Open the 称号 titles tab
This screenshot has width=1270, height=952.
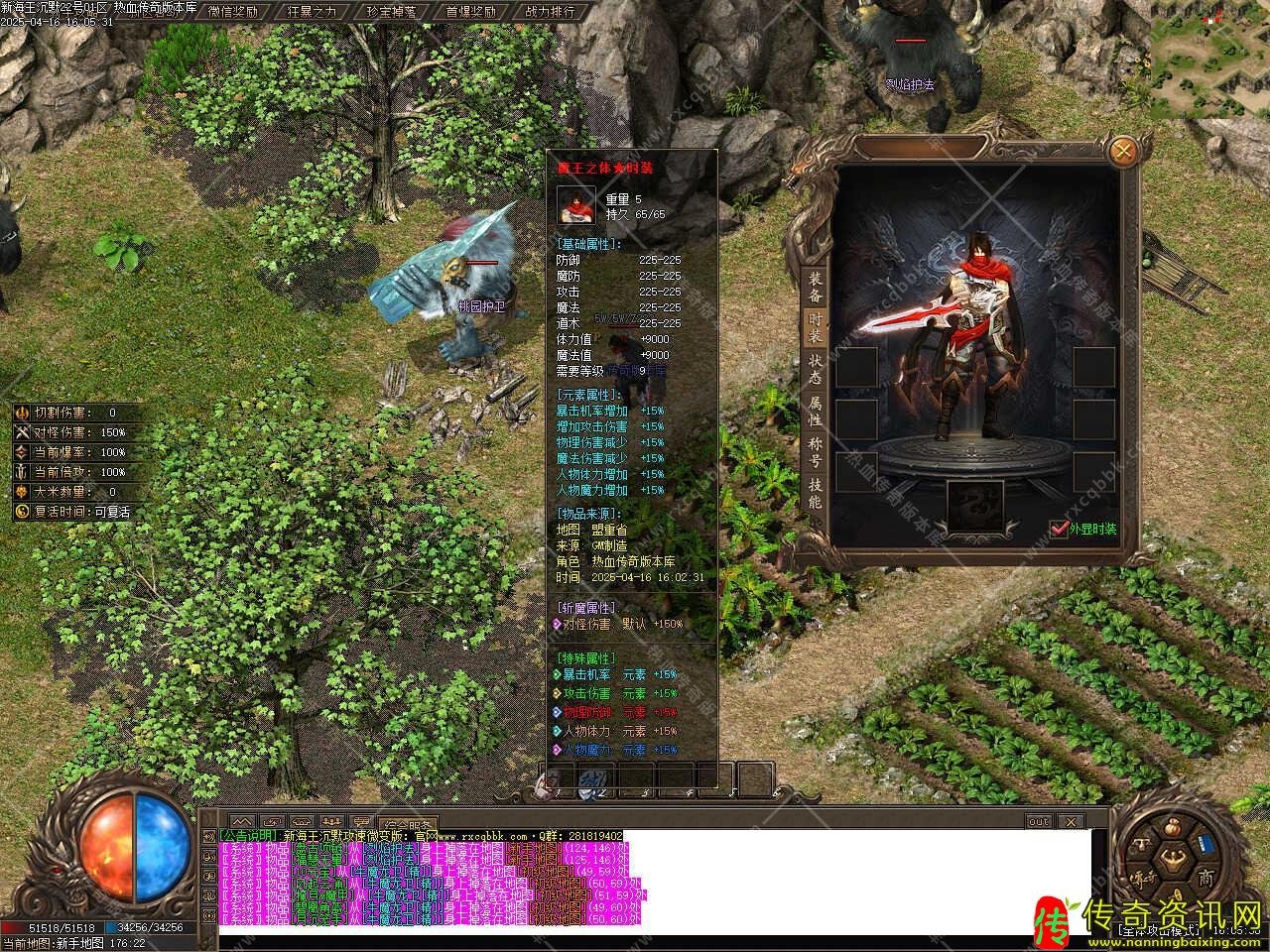click(x=814, y=452)
